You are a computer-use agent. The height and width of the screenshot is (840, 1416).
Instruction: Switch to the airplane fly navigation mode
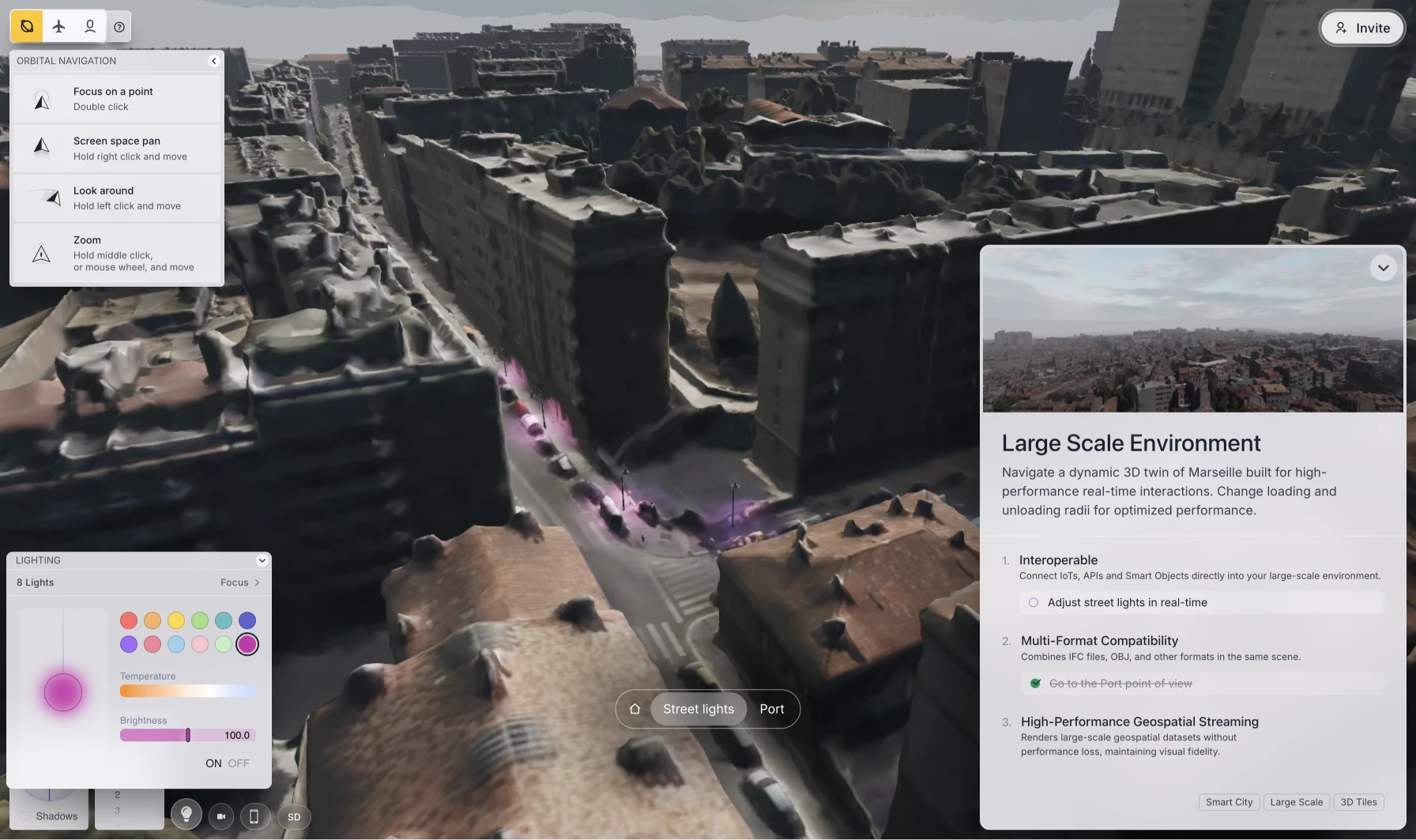58,27
